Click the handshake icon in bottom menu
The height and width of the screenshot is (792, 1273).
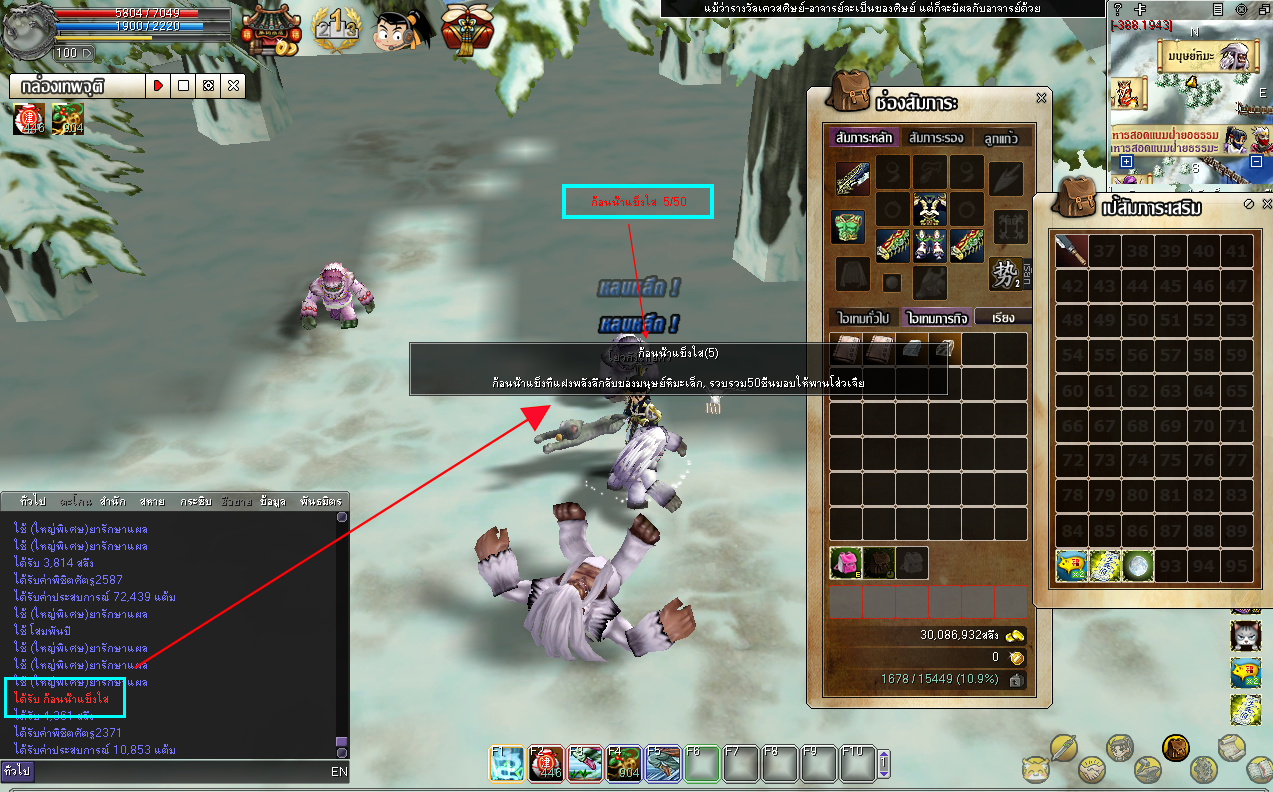1091,770
